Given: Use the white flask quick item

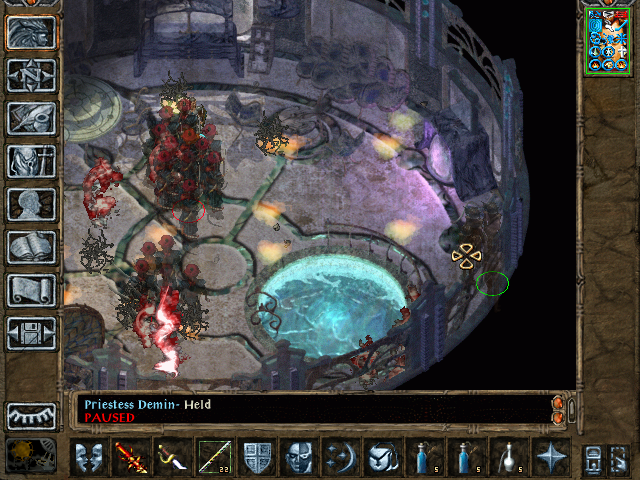Looking at the screenshot, I should 509,458.
